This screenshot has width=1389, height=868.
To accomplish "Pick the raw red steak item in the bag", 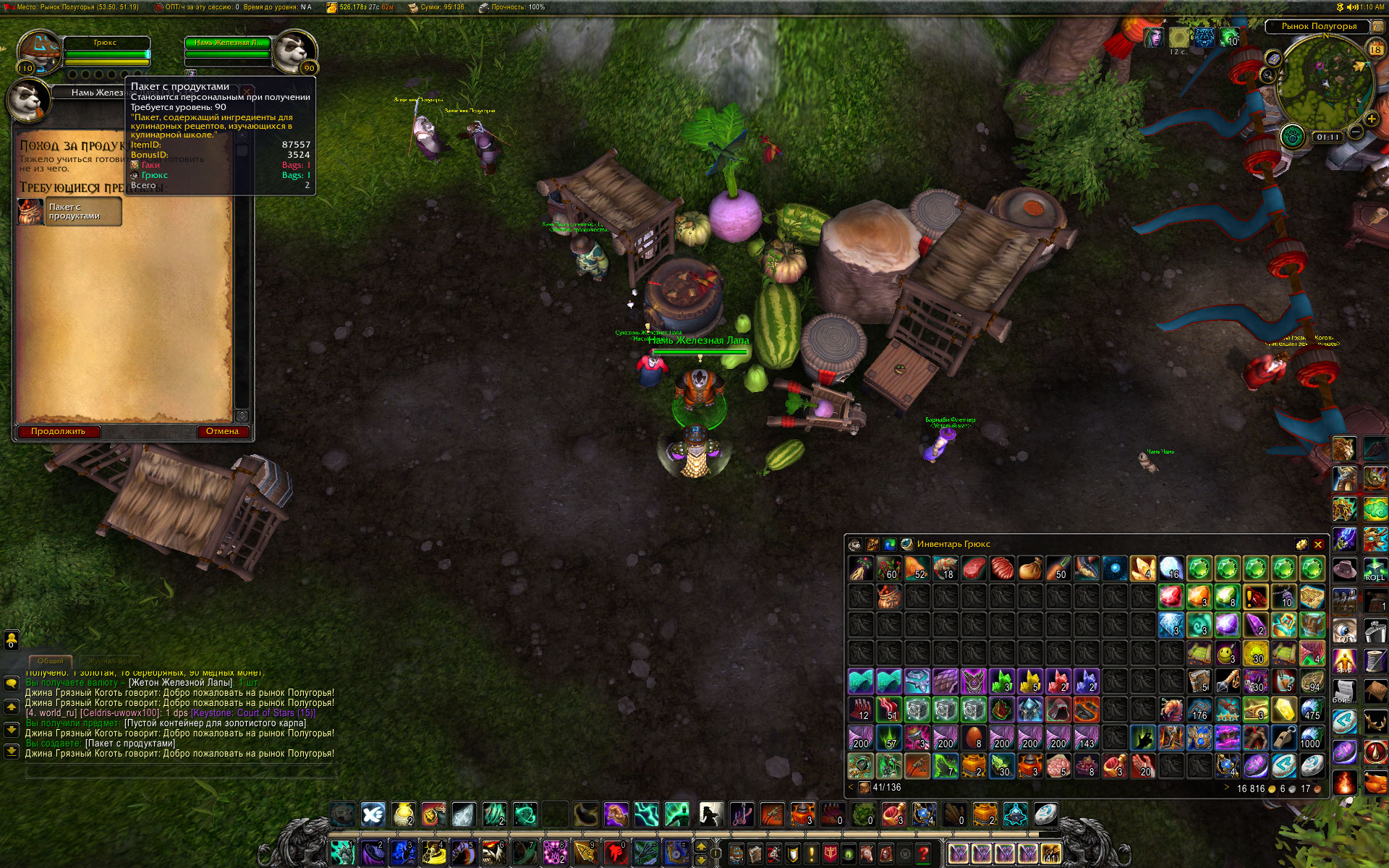I will coord(974,569).
